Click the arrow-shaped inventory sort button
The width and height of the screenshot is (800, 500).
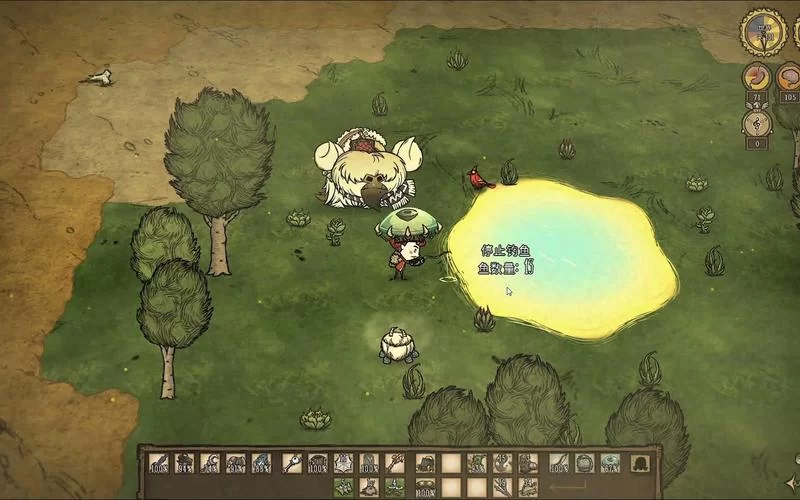(568, 487)
